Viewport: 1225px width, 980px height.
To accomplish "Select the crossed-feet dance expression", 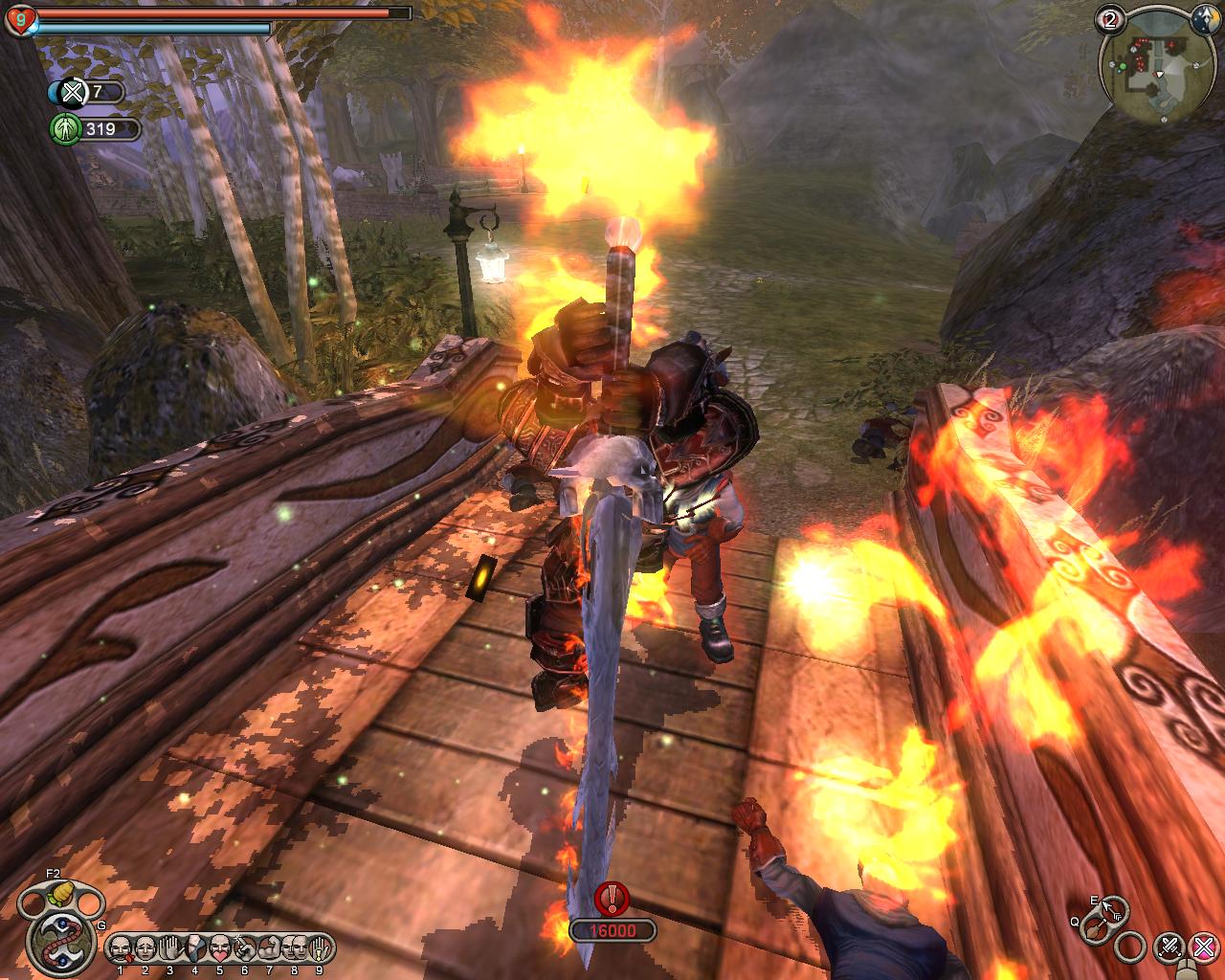I will click(x=195, y=948).
